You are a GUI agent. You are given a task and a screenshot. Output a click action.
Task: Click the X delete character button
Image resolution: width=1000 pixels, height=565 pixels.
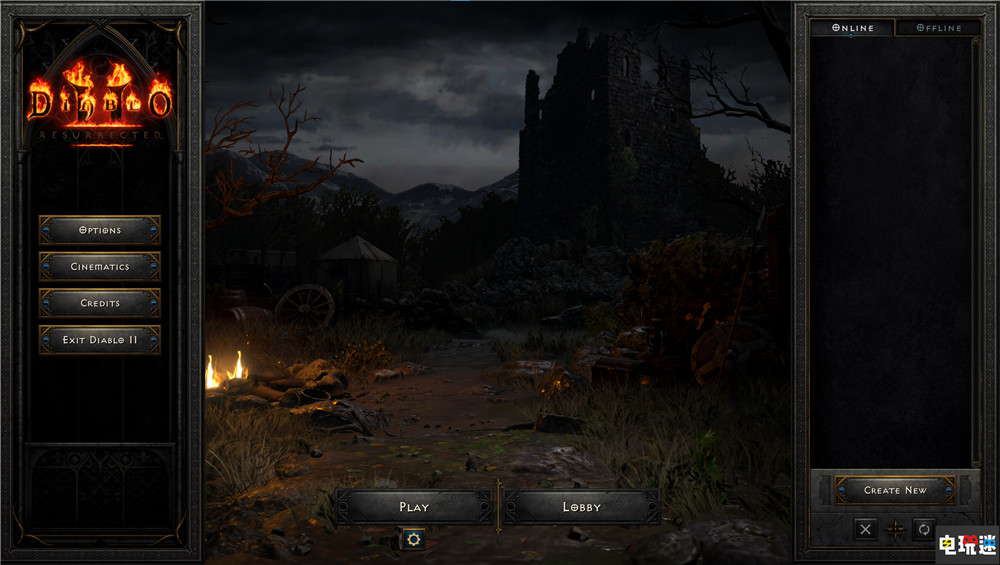(x=866, y=529)
